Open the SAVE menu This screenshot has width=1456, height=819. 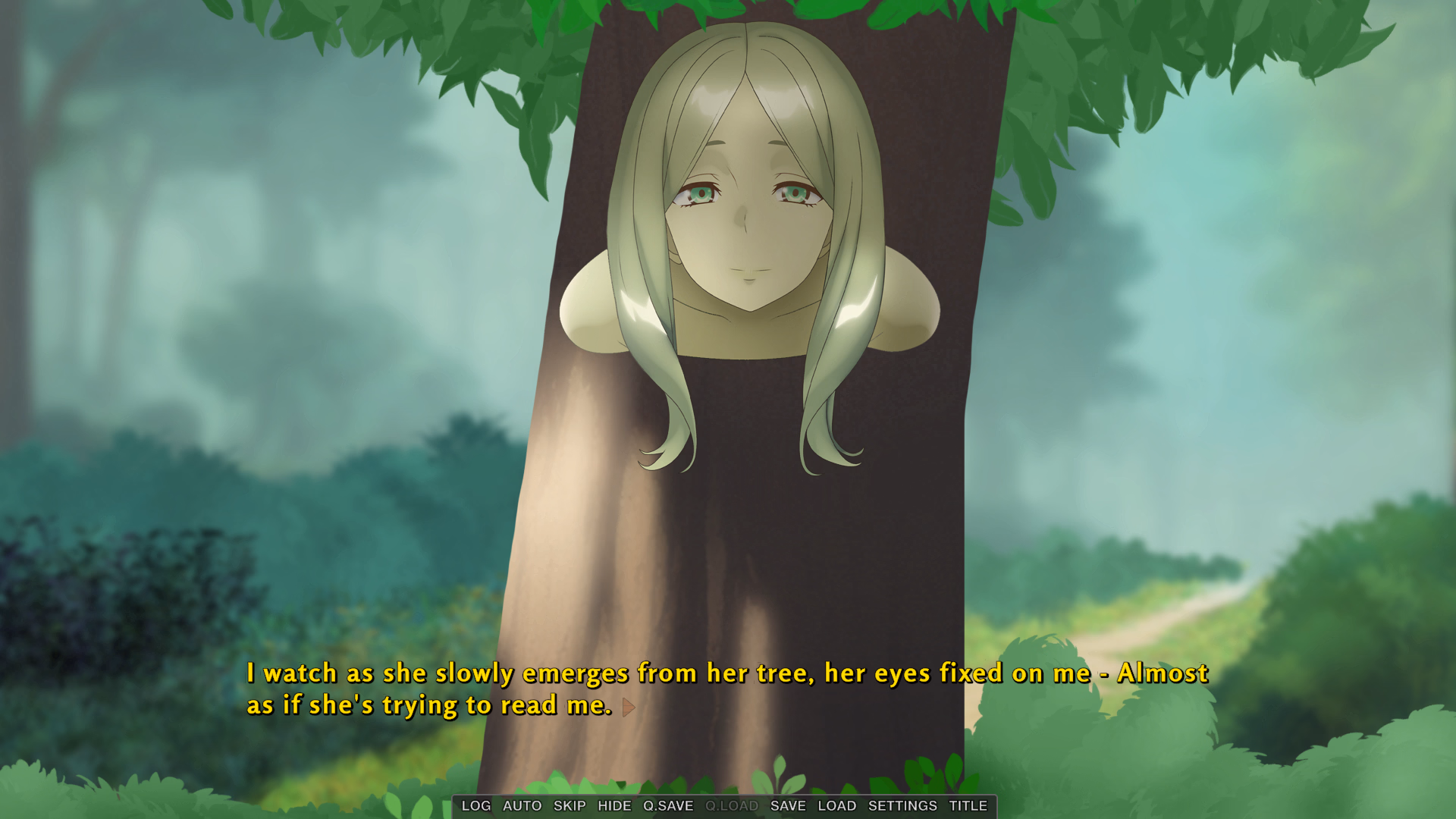pyautogui.click(x=788, y=806)
